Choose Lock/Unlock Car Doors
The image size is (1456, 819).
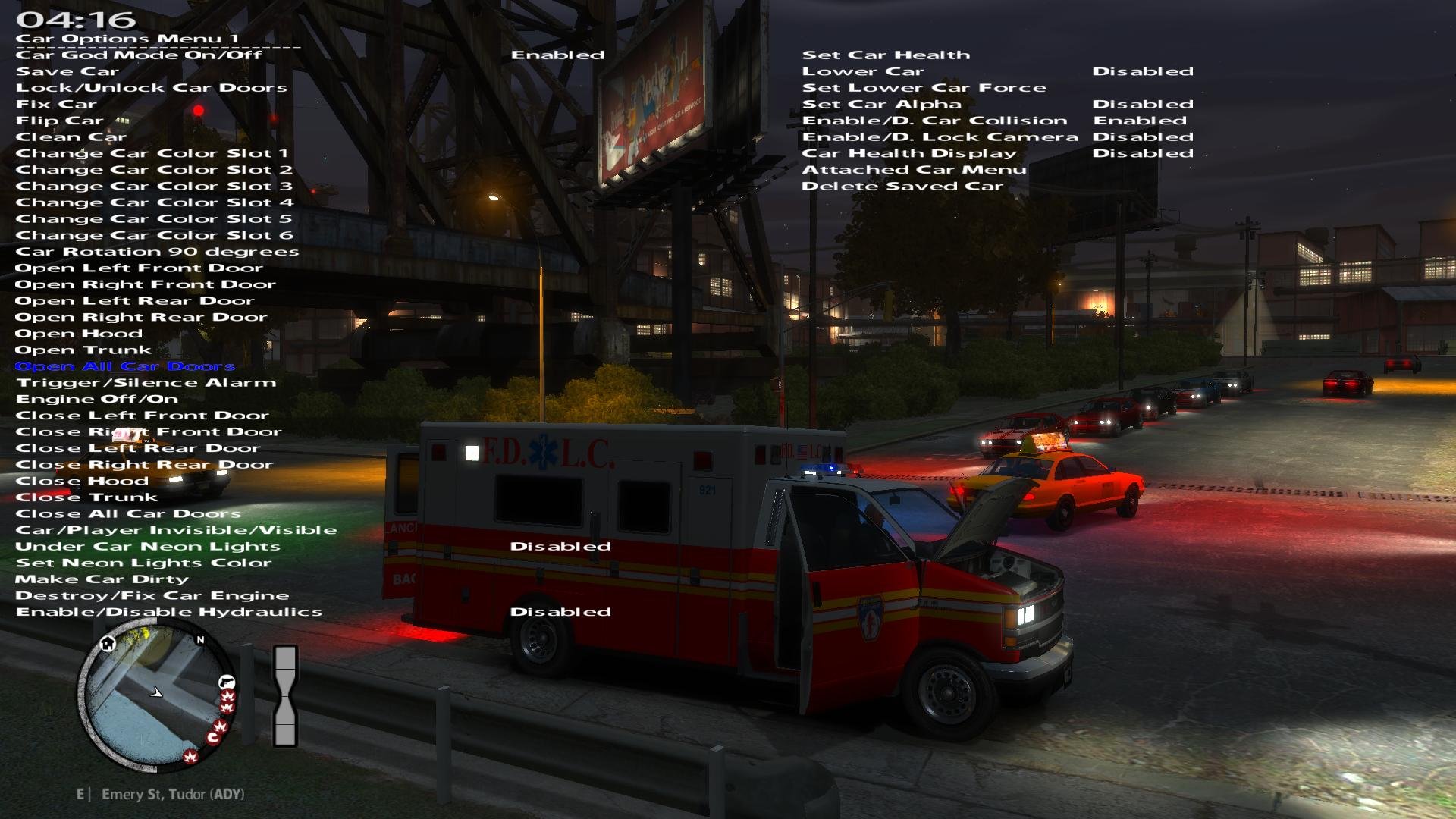(x=152, y=88)
